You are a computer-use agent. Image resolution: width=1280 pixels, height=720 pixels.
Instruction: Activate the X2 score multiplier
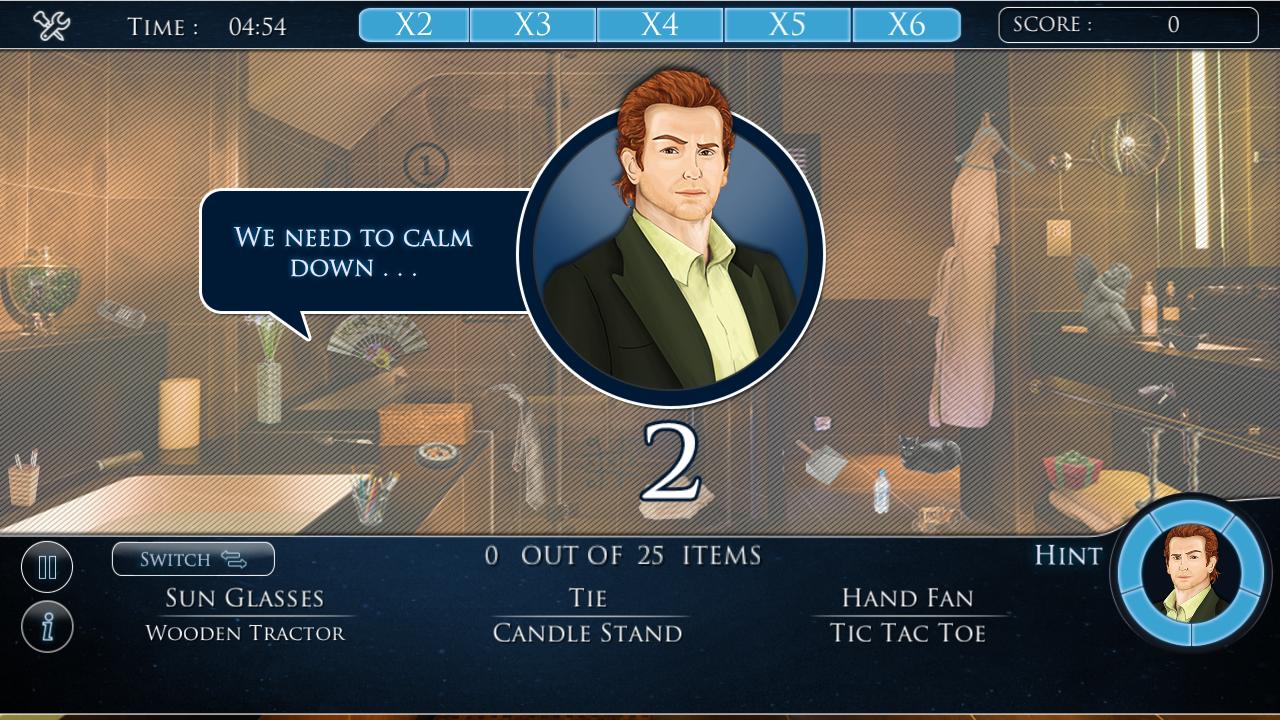pyautogui.click(x=413, y=24)
